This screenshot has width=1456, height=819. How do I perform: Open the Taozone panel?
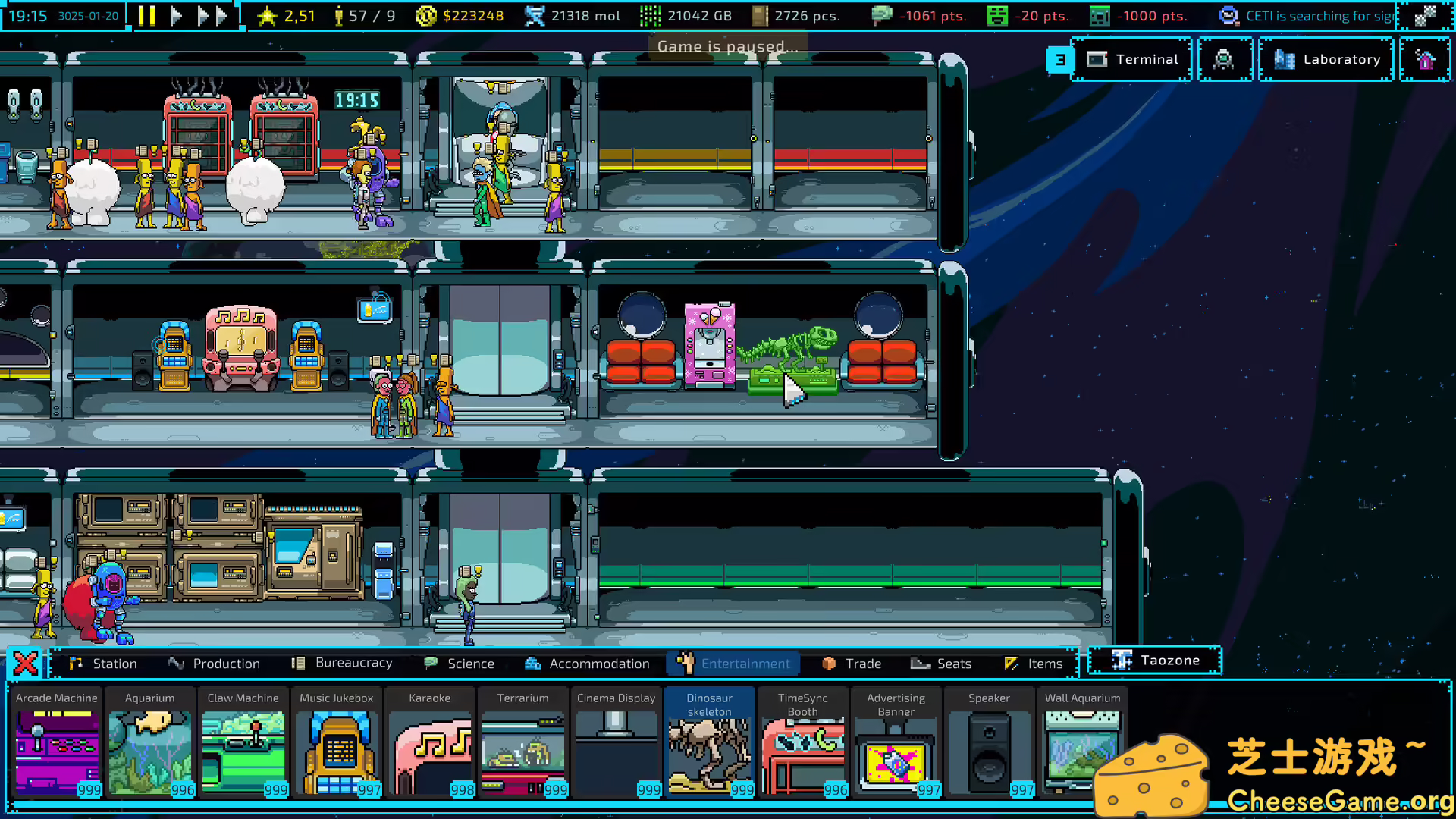1153,660
